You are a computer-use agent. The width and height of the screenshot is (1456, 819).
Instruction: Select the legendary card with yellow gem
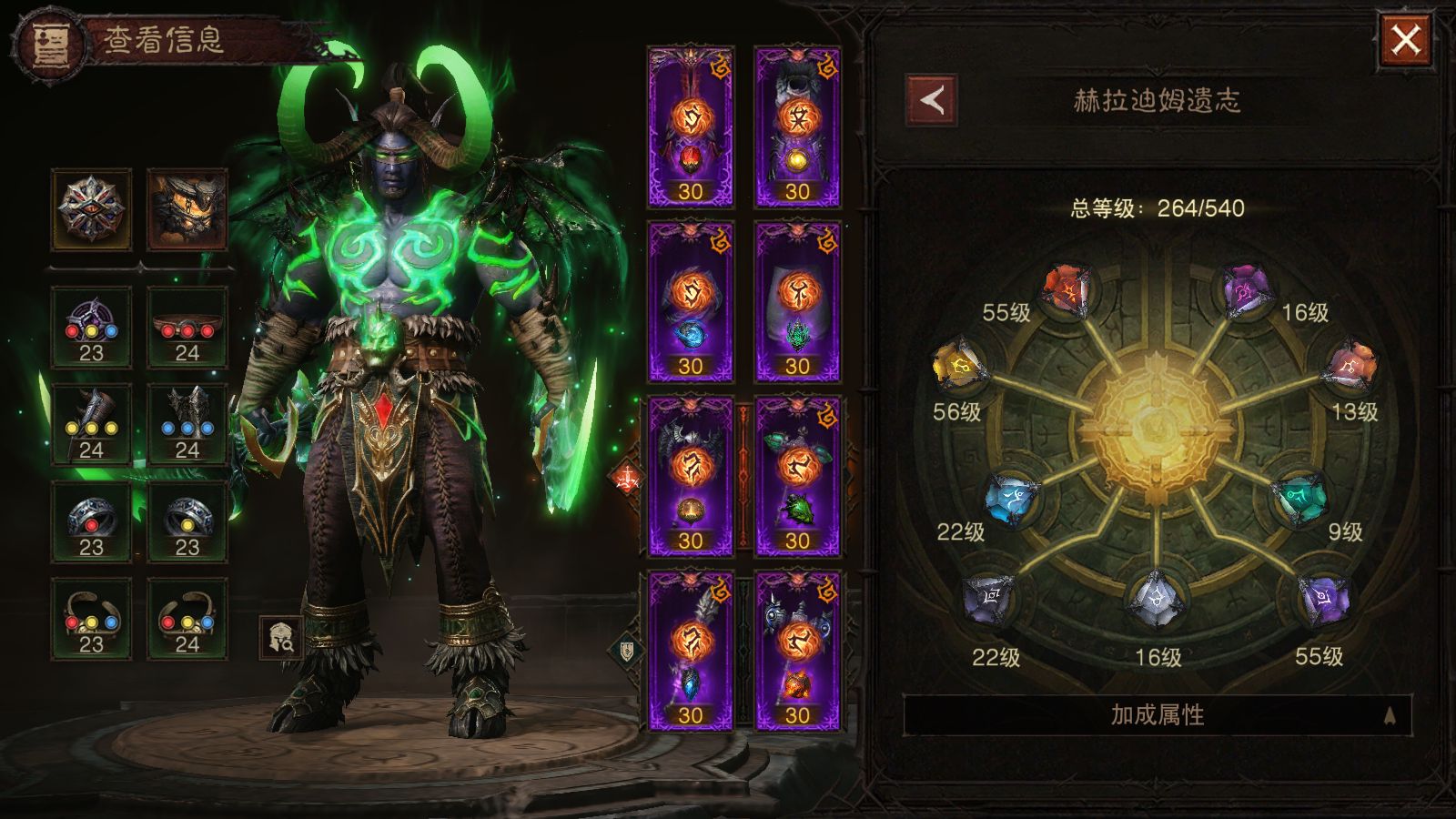pyautogui.click(x=797, y=127)
